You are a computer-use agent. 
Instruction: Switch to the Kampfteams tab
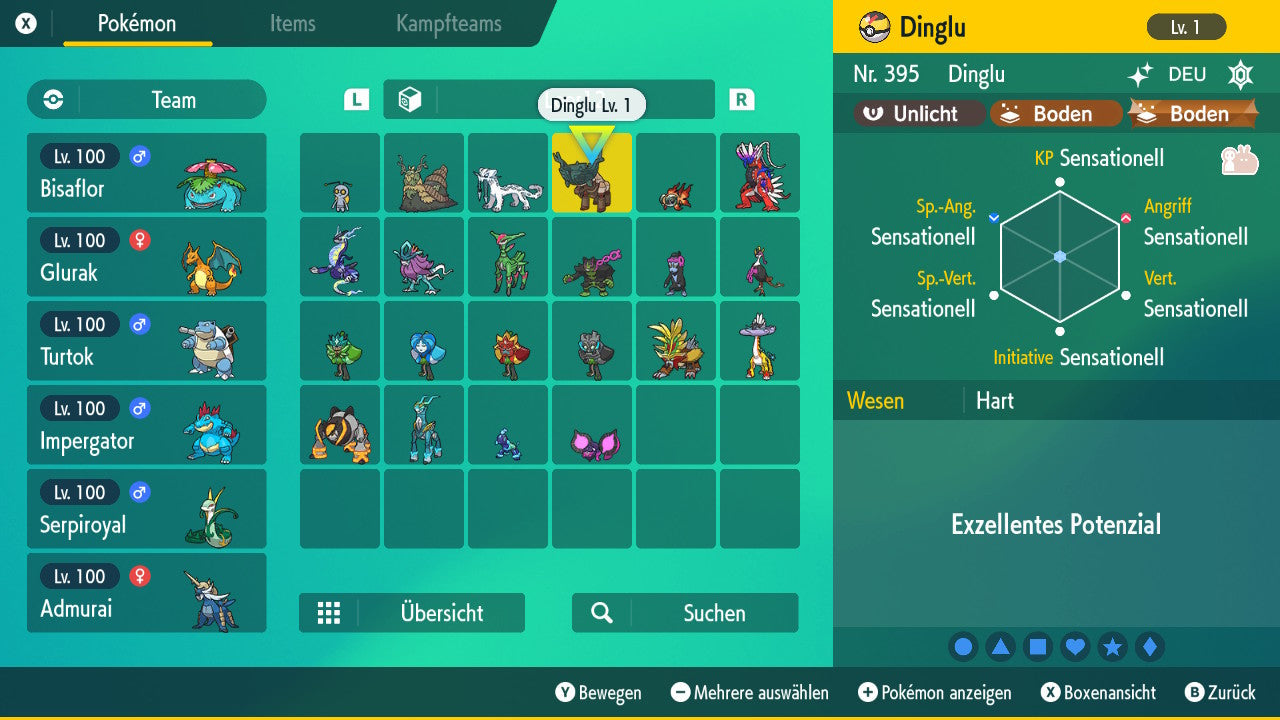click(446, 25)
